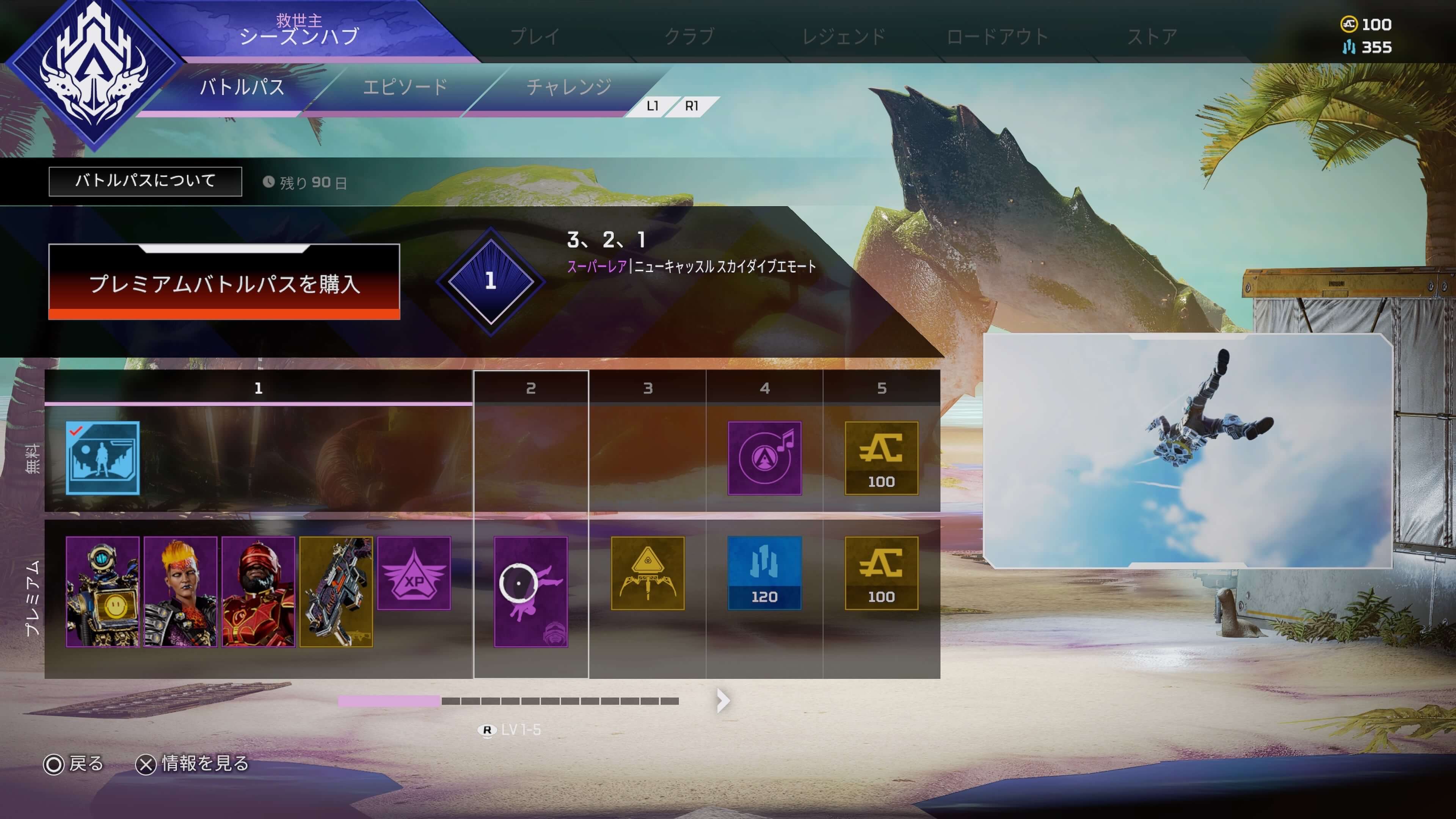Choose the level 4 music pack reward
Image resolution: width=1456 pixels, height=819 pixels.
pos(764,458)
